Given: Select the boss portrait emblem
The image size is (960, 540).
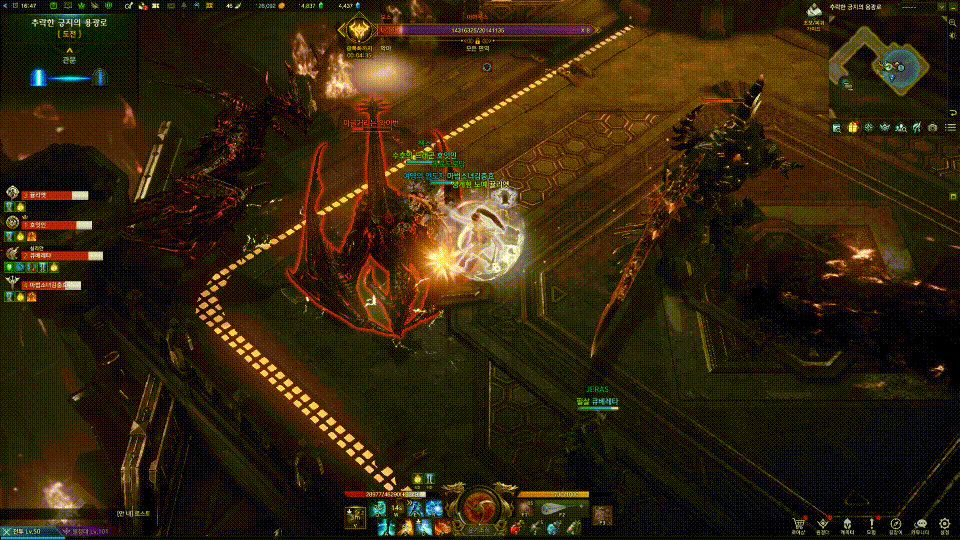Looking at the screenshot, I should (x=357, y=32).
